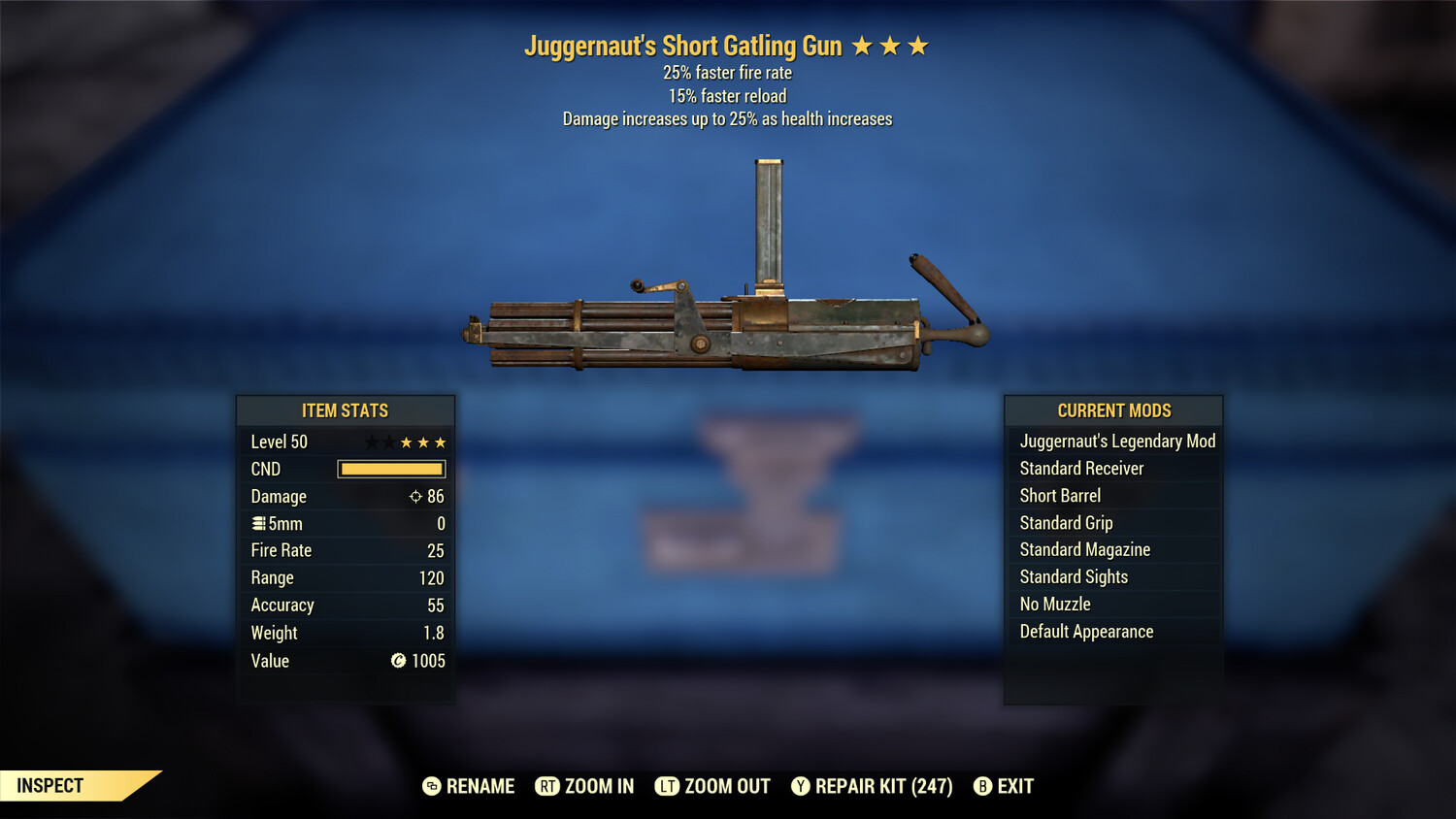Image resolution: width=1456 pixels, height=819 pixels.
Task: Click the RENAME action label
Action: pyautogui.click(x=480, y=786)
